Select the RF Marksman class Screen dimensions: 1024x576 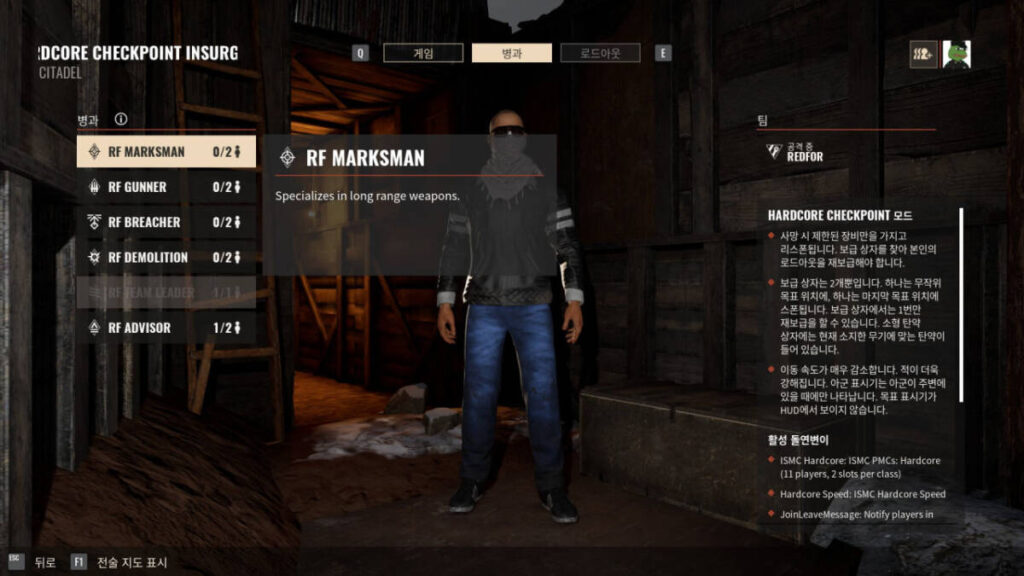click(166, 152)
